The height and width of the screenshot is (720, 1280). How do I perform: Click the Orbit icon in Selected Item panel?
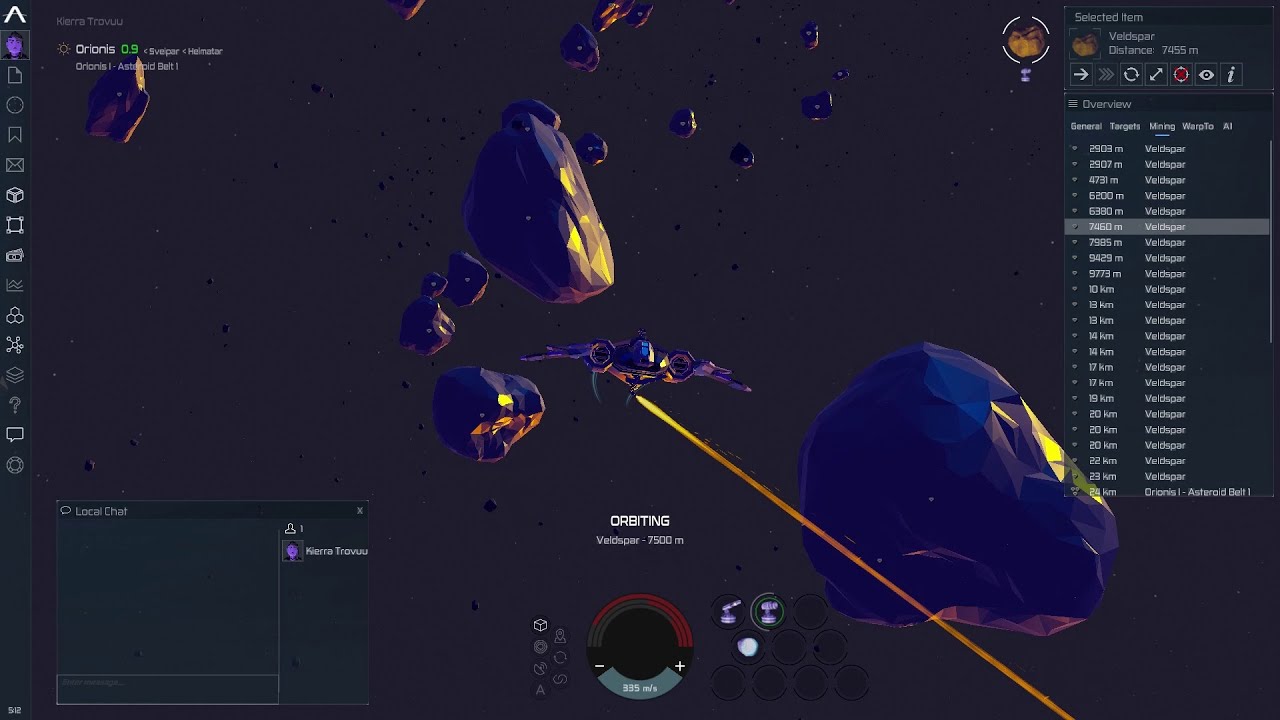(x=1131, y=74)
